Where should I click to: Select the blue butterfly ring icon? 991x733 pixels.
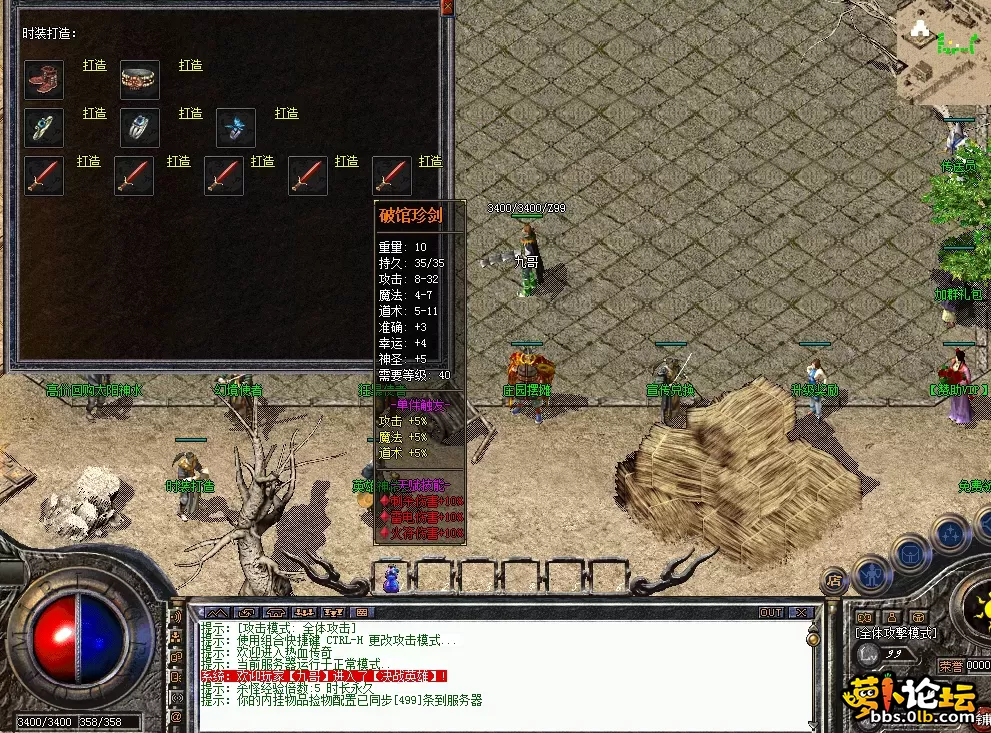[x=236, y=128]
